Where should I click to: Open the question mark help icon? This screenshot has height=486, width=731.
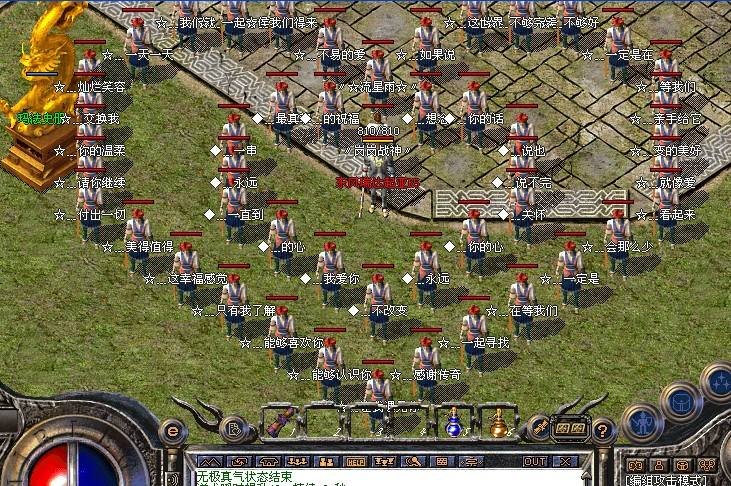coord(602,431)
